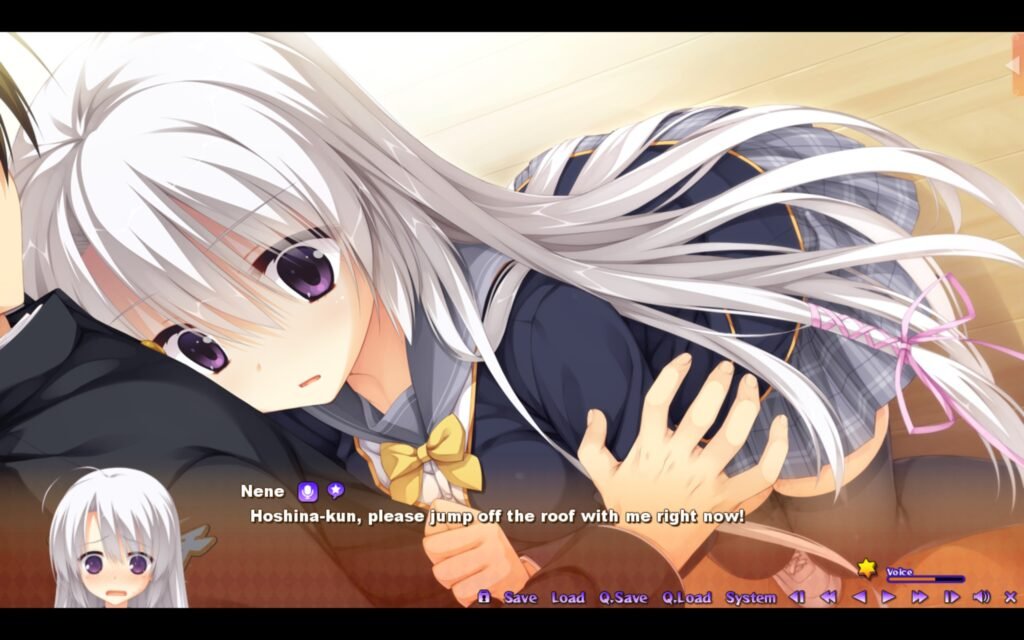Open the Load menu
Screen dimensions: 1024x640
click(x=567, y=597)
